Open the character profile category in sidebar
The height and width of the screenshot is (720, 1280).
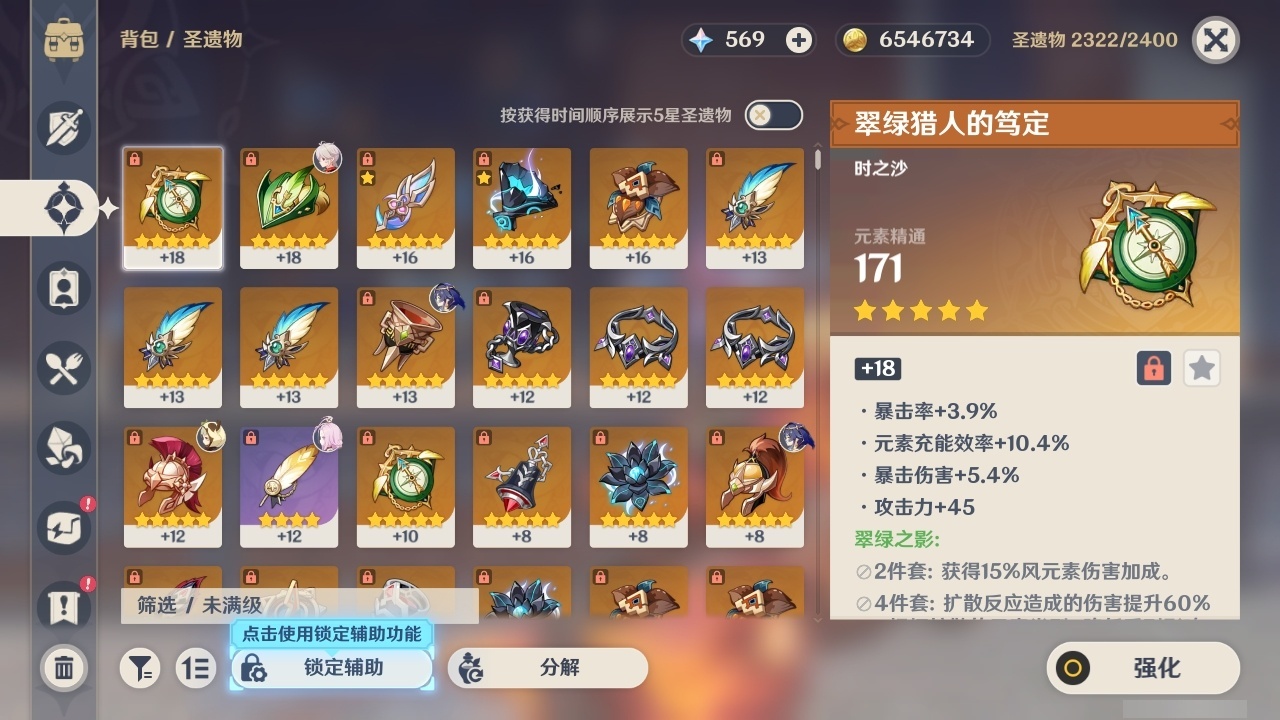click(x=63, y=288)
